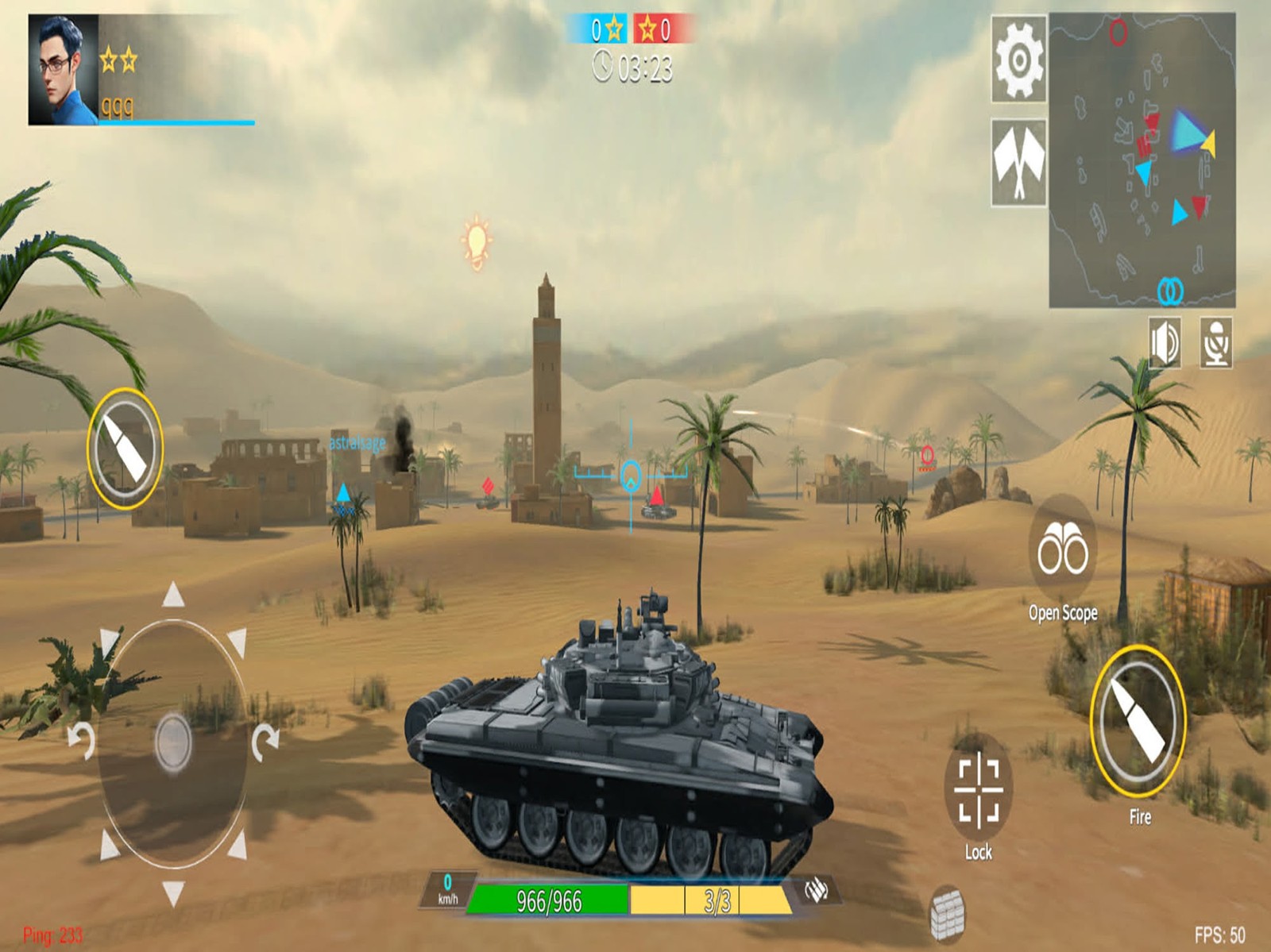Tap the brick wall item icon
The image size is (1271, 952).
tap(948, 912)
